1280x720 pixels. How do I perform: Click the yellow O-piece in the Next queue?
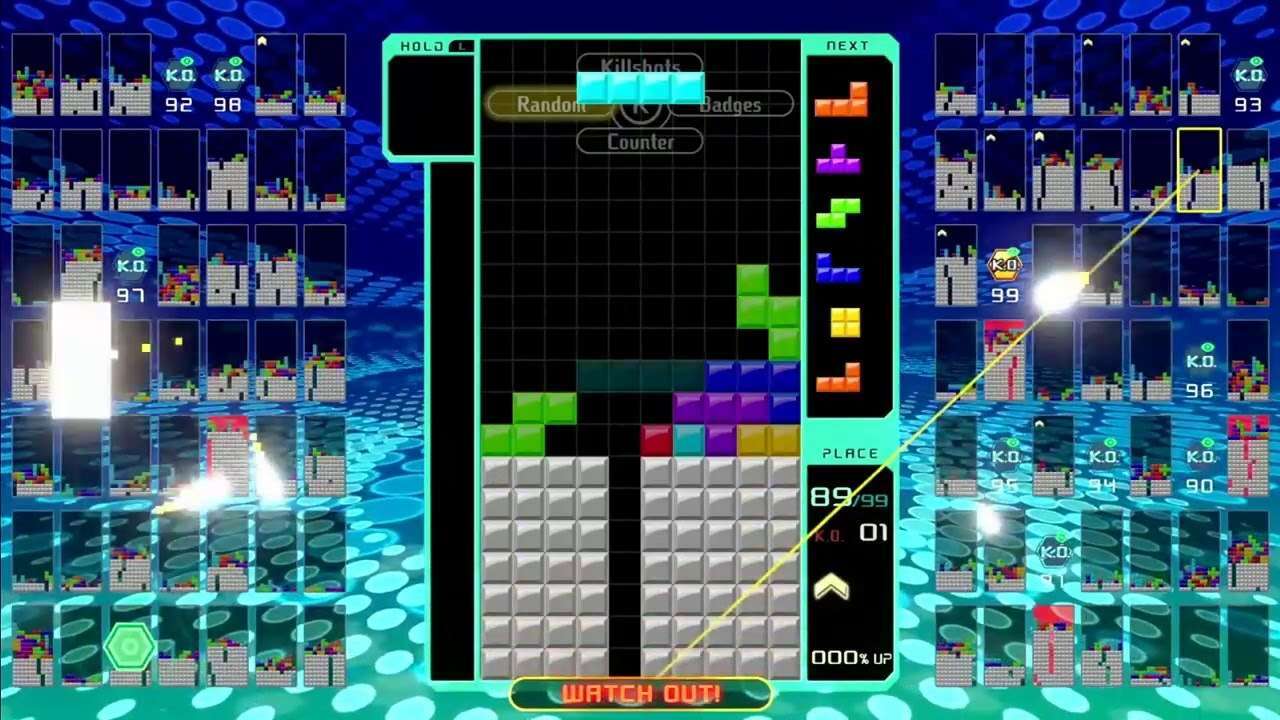[845, 322]
